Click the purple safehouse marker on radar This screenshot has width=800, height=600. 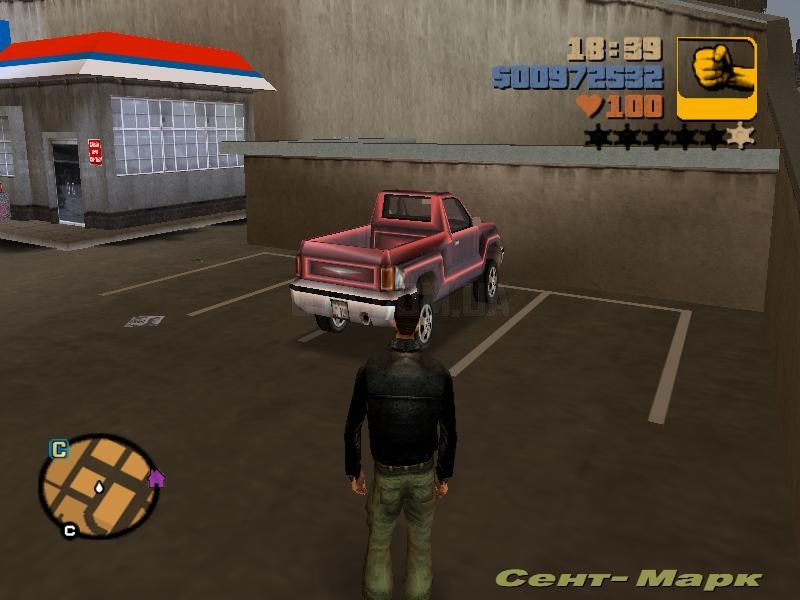click(x=156, y=478)
